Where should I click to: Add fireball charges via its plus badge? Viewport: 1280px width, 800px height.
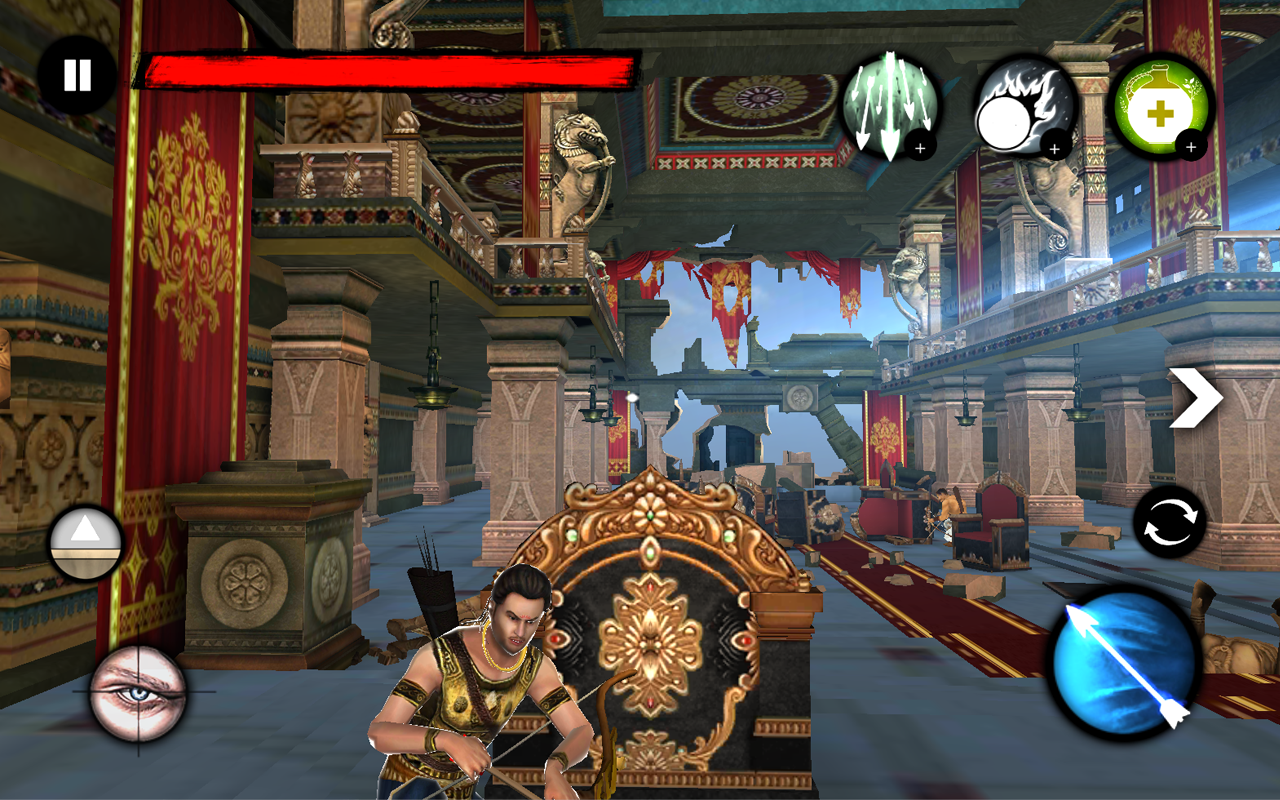pyautogui.click(x=1053, y=150)
